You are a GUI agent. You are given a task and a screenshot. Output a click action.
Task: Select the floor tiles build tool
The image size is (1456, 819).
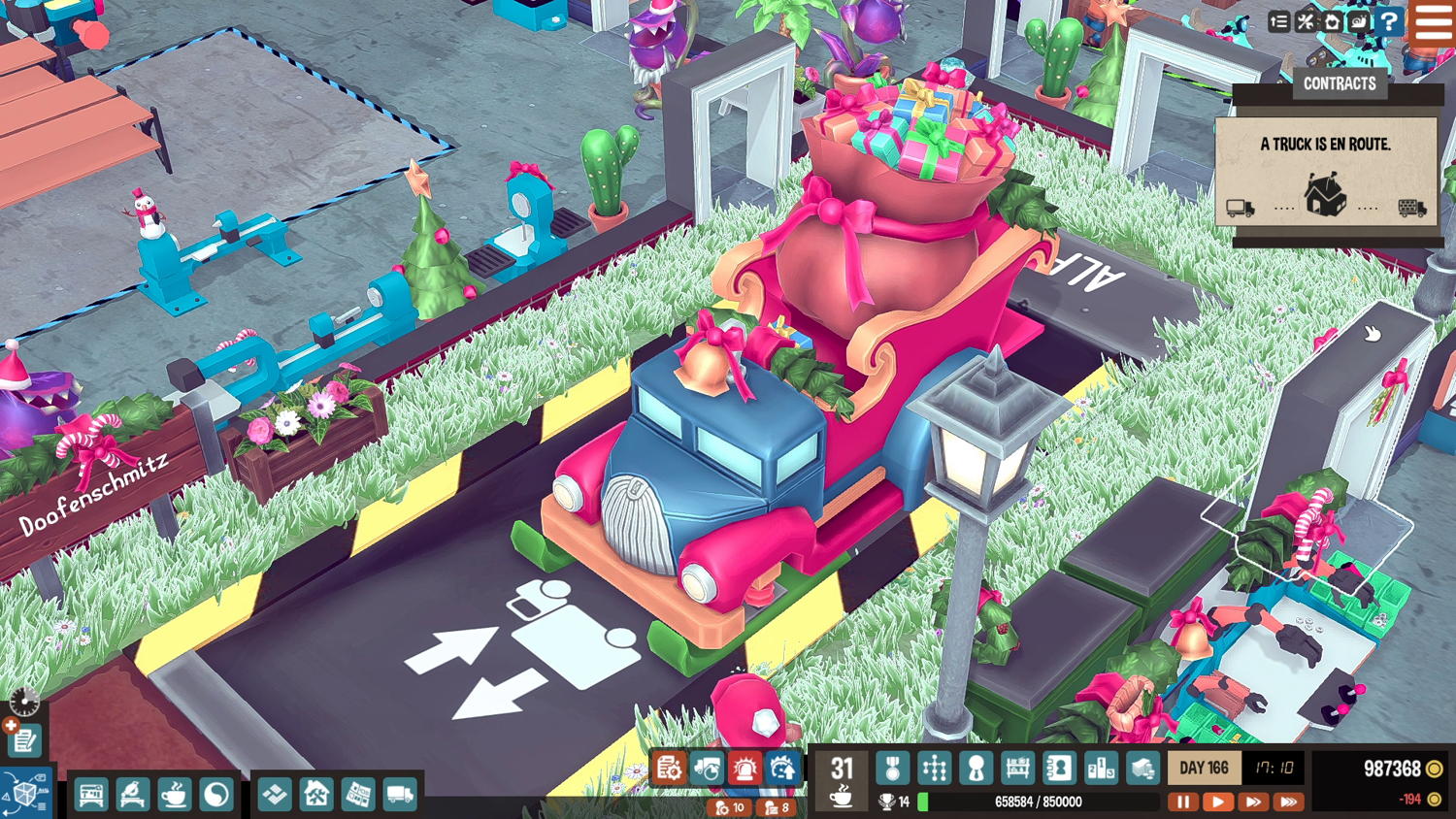[275, 795]
